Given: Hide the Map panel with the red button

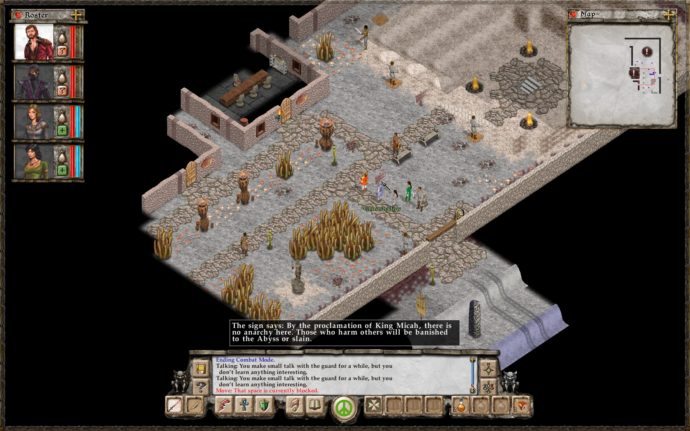Looking at the screenshot, I should pyautogui.click(x=574, y=15).
